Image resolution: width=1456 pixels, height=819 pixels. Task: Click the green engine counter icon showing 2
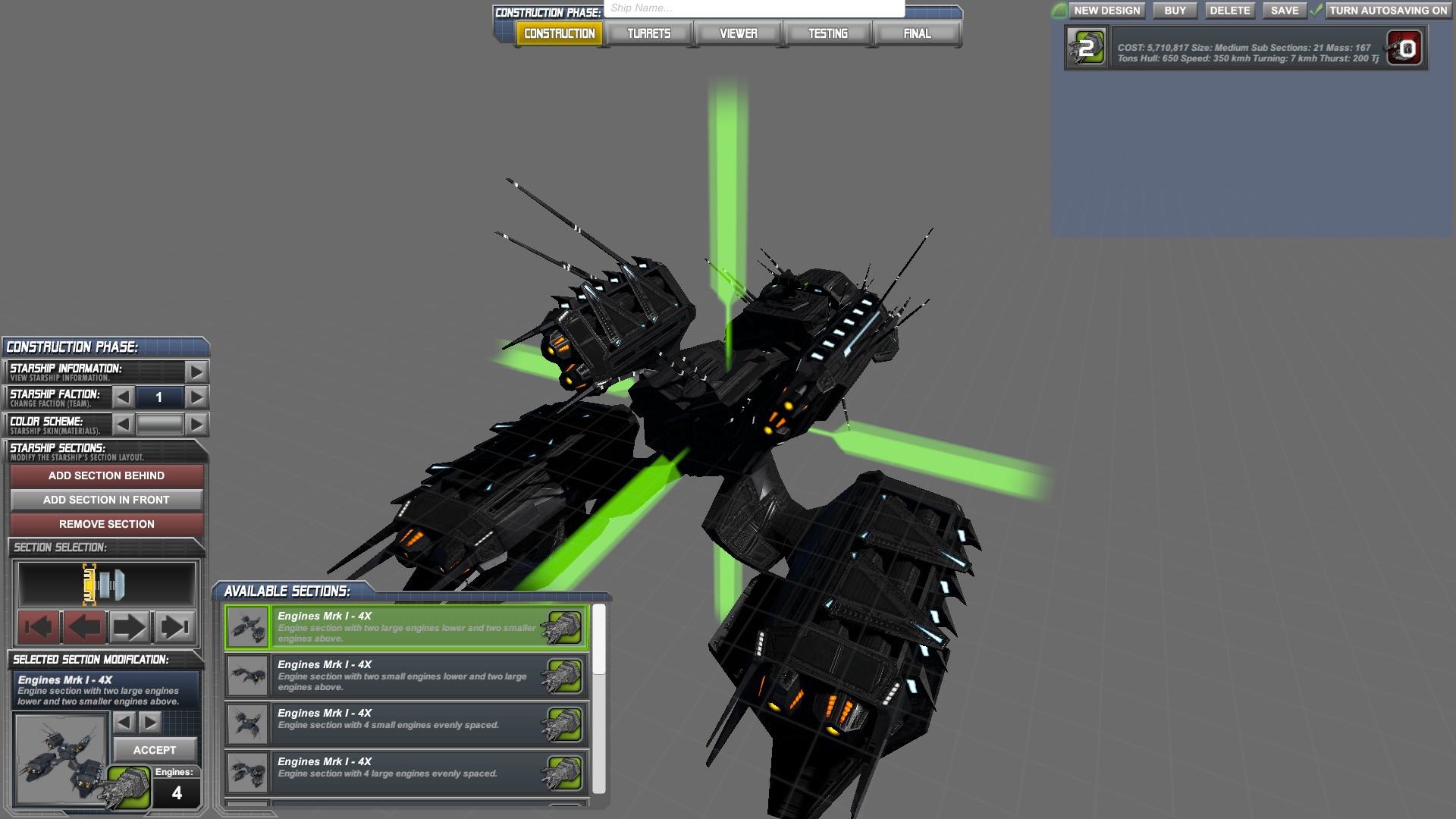pos(1086,47)
